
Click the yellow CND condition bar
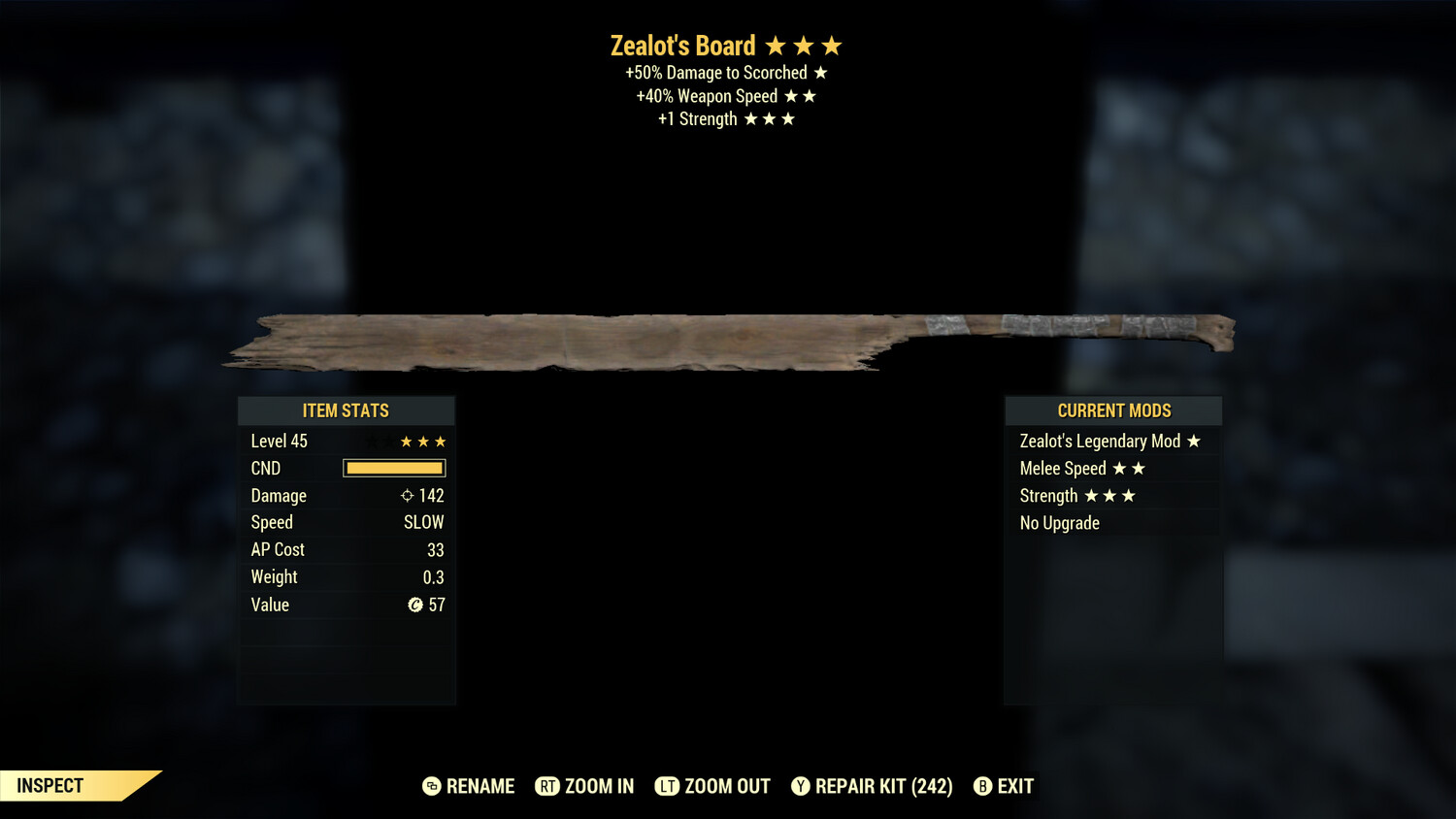(394, 468)
